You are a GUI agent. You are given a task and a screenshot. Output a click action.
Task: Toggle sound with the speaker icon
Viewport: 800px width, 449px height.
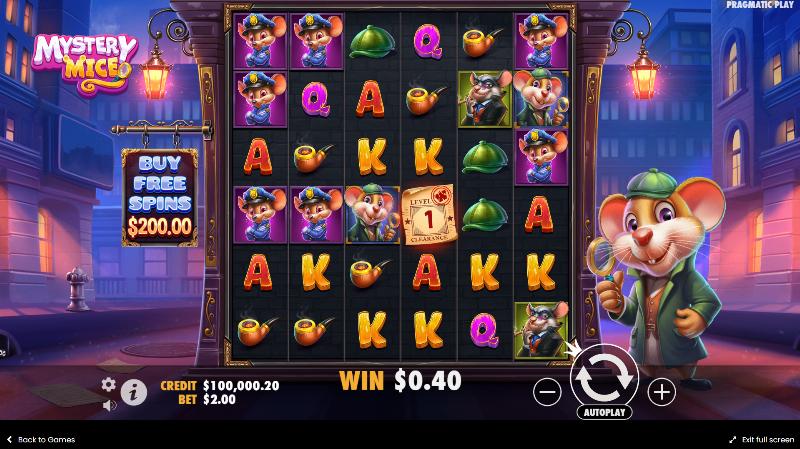pyautogui.click(x=109, y=405)
